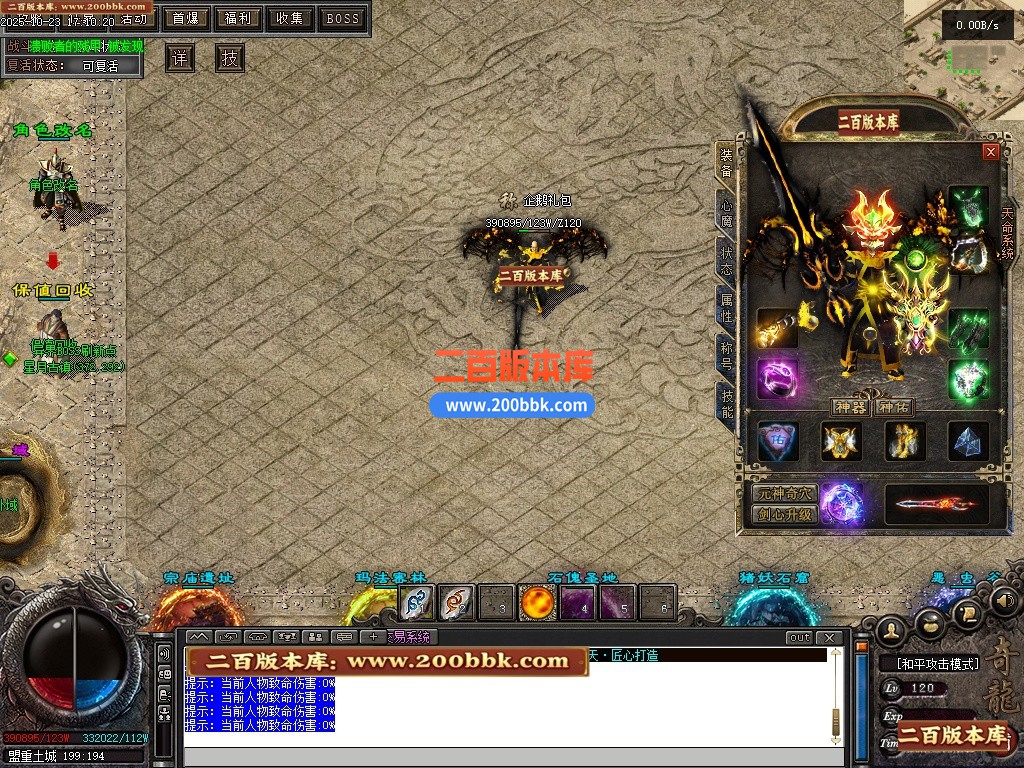
Task: Open the 天命系统 side tab
Action: tap(1007, 232)
